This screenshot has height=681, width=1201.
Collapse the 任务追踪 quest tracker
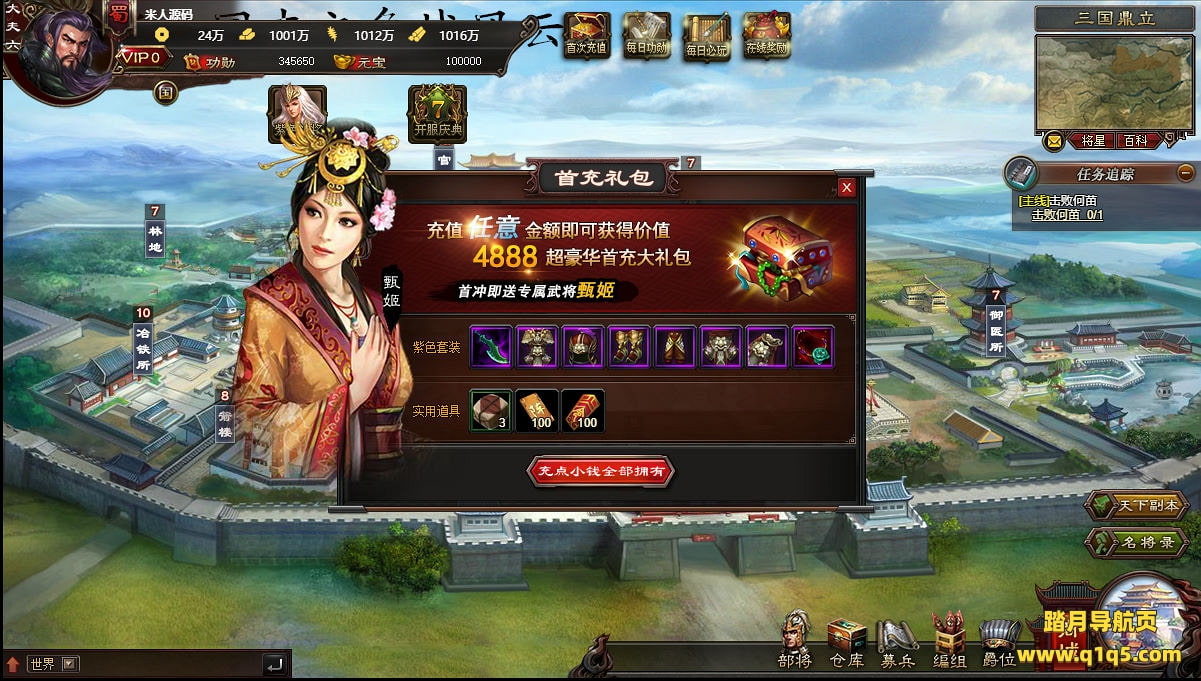[1185, 172]
